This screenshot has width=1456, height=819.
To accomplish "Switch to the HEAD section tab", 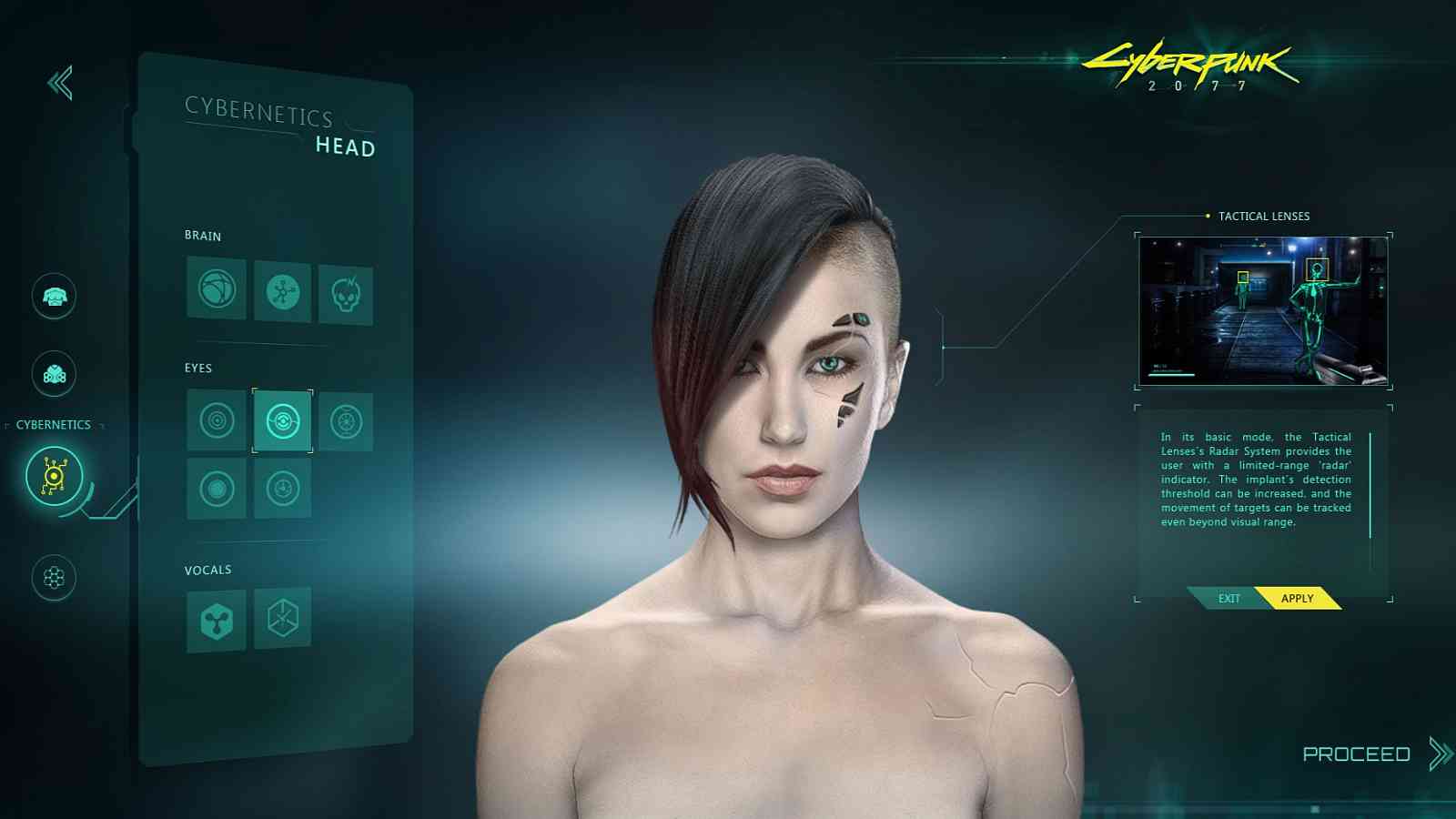I will [x=346, y=147].
